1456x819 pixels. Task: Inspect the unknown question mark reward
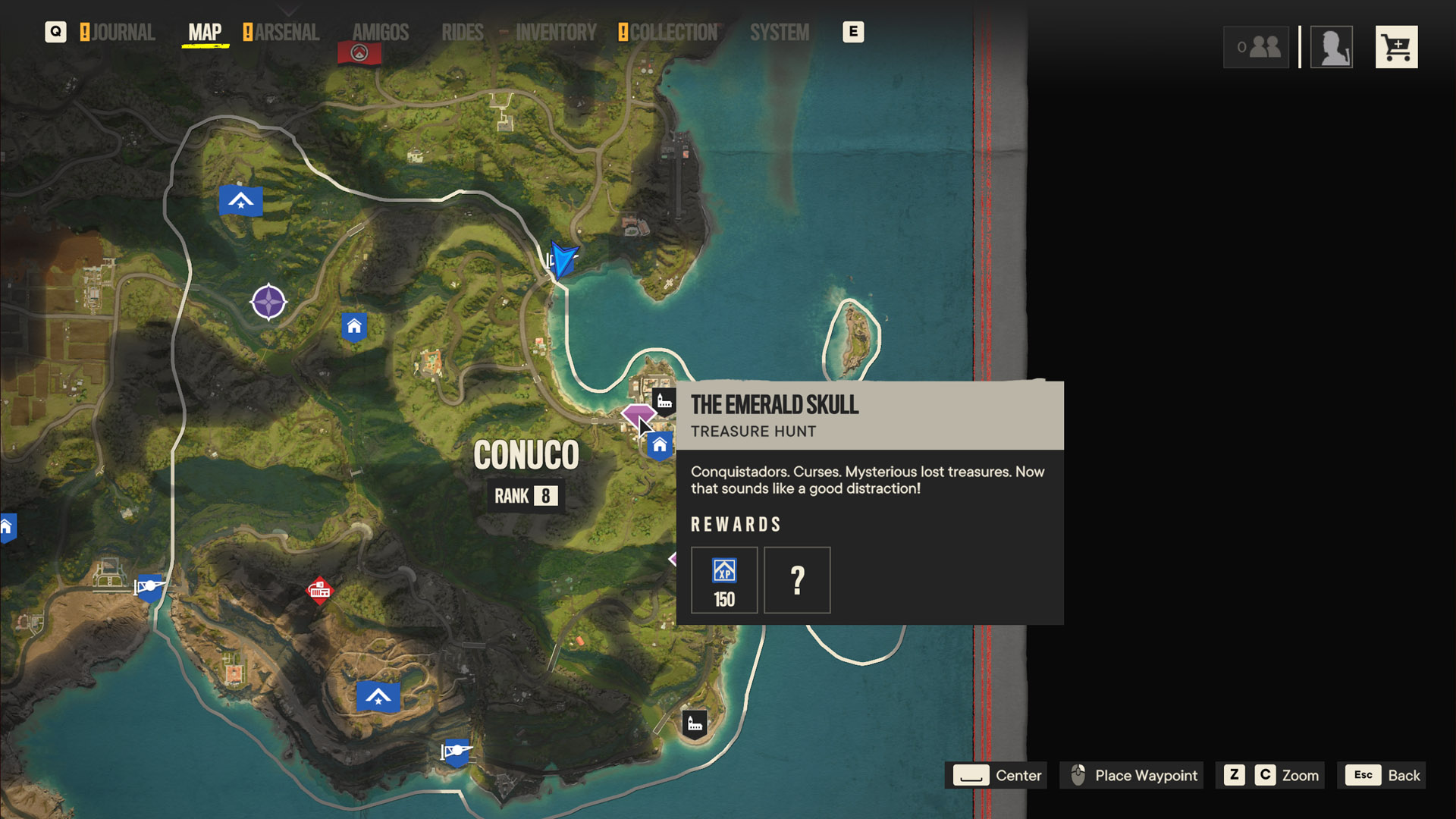point(797,580)
